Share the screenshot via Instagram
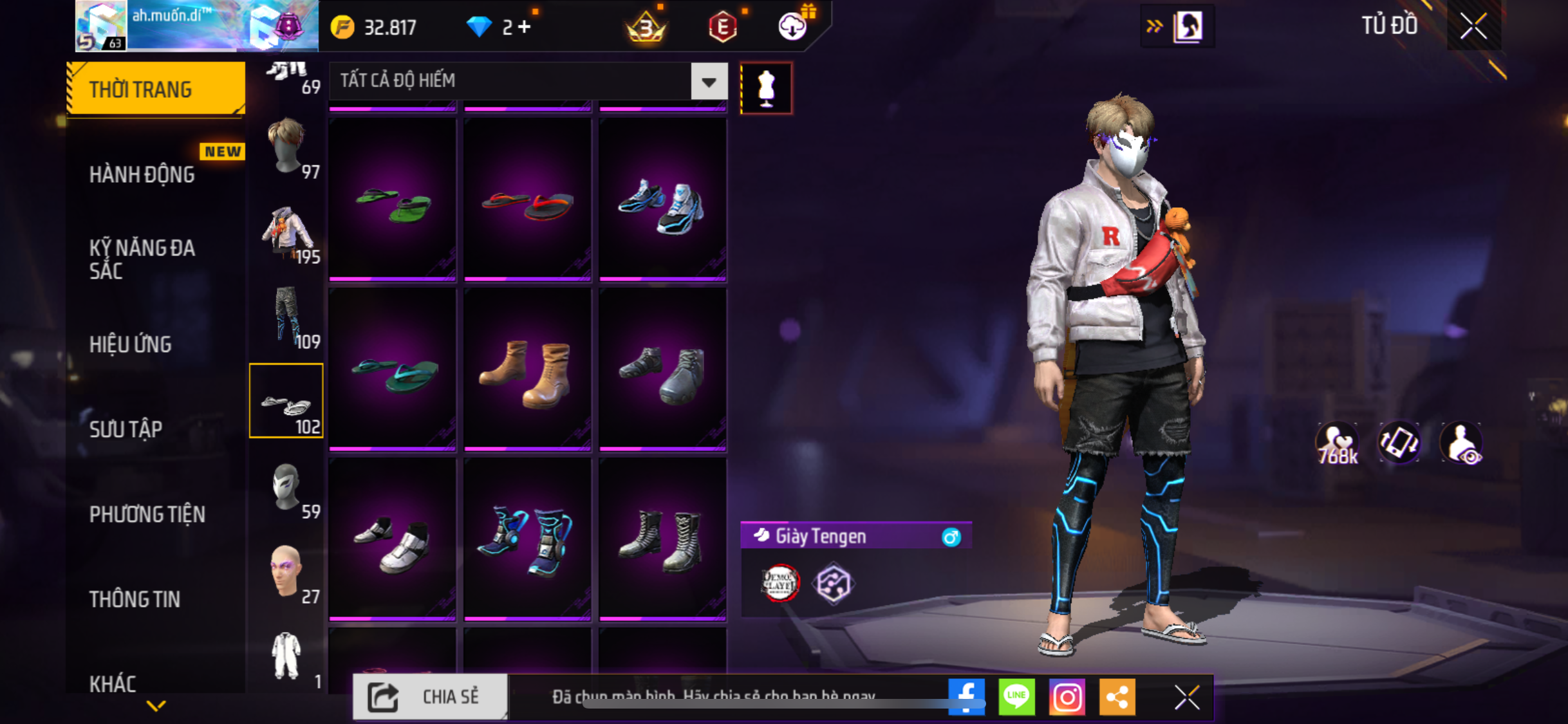 (x=1067, y=696)
